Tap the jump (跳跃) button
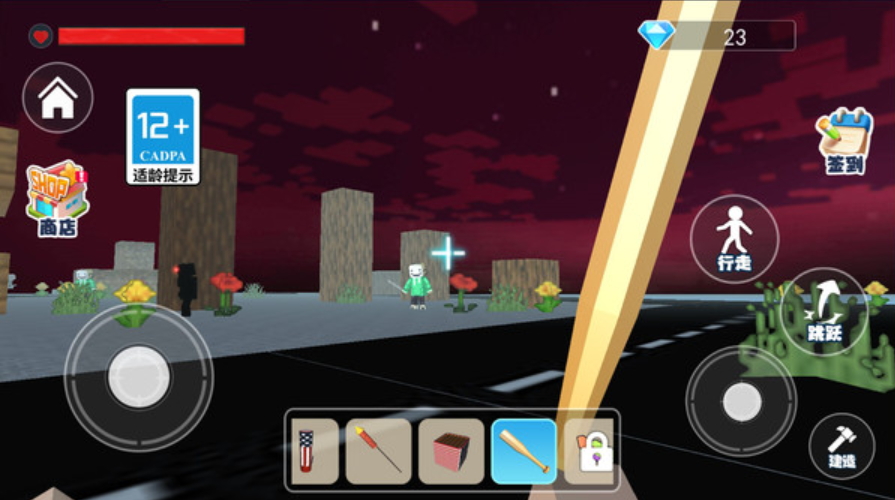 point(824,311)
